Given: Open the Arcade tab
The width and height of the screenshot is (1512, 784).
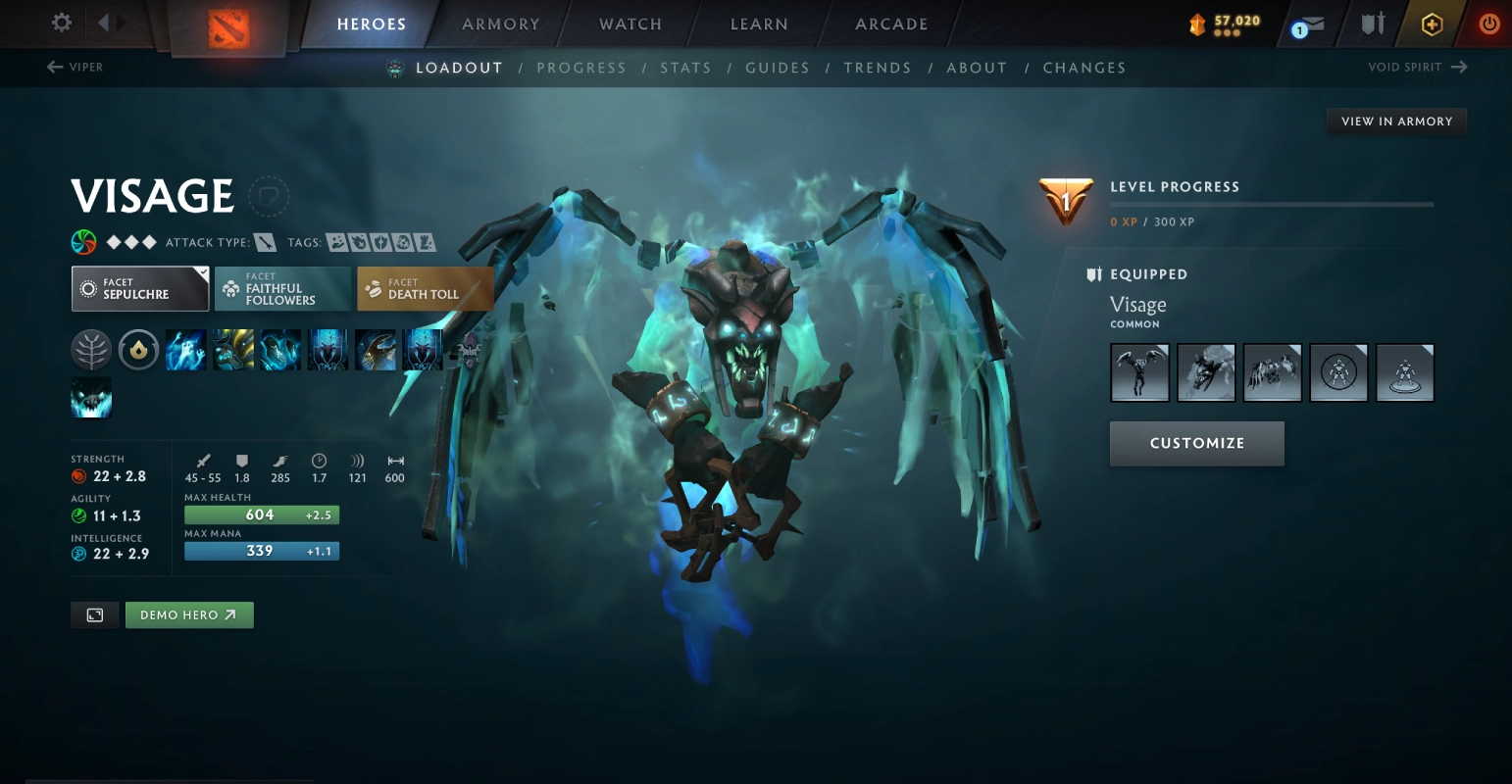Looking at the screenshot, I should [890, 24].
